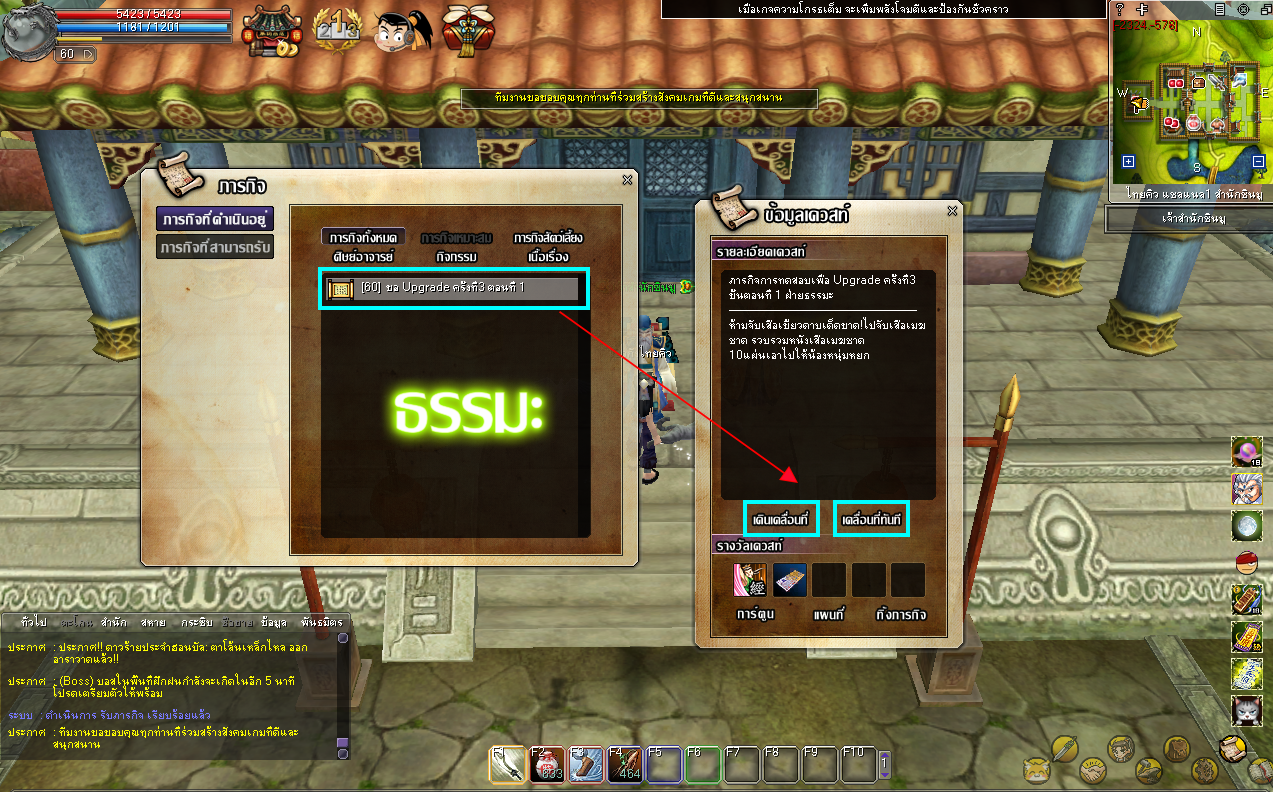Select the Upgrade ครั้งที่3 ตอนที่ 1 quest
Screen dimensions: 1273x792
point(453,289)
